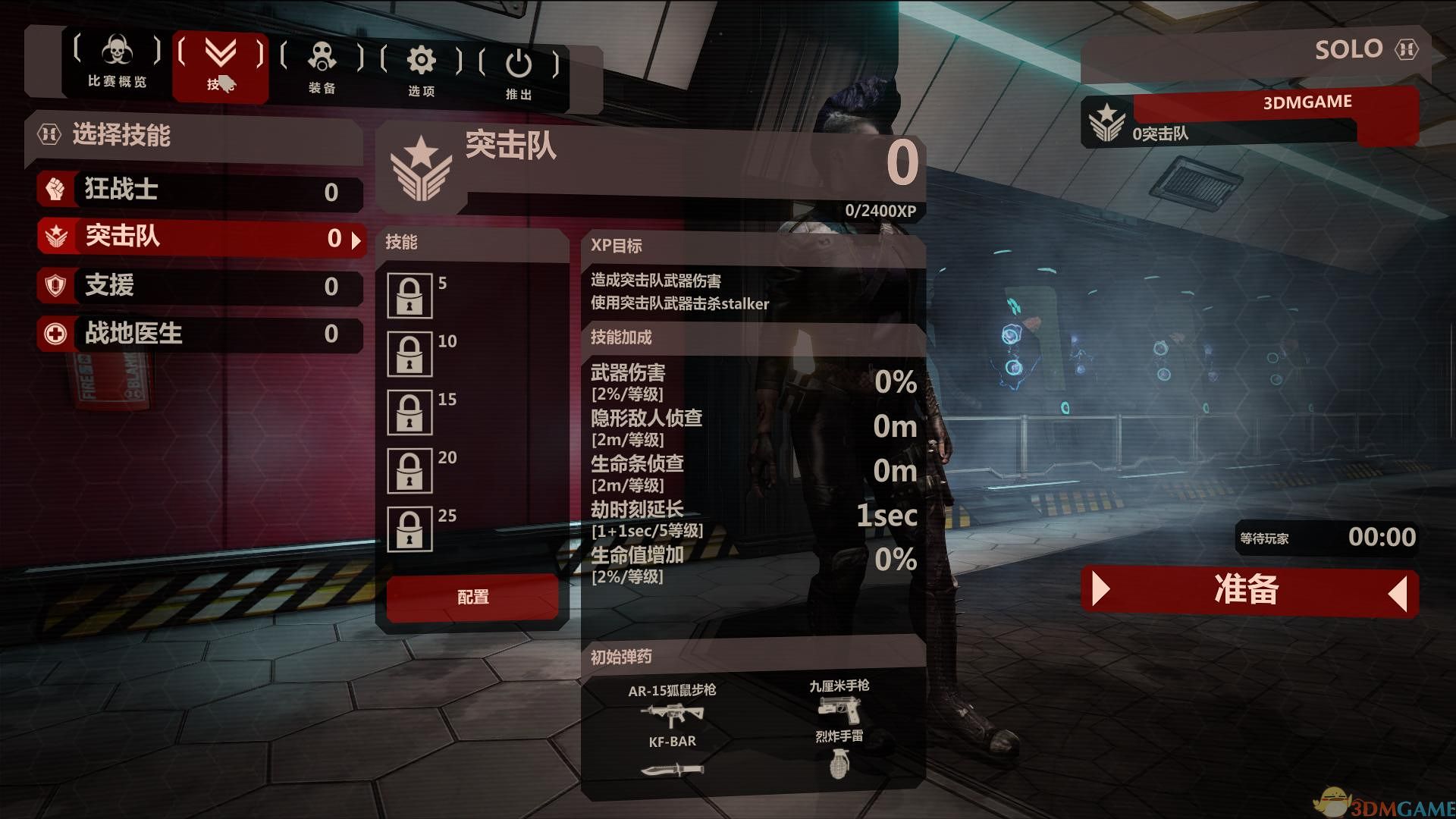Click the 配置 configure button

tap(472, 598)
